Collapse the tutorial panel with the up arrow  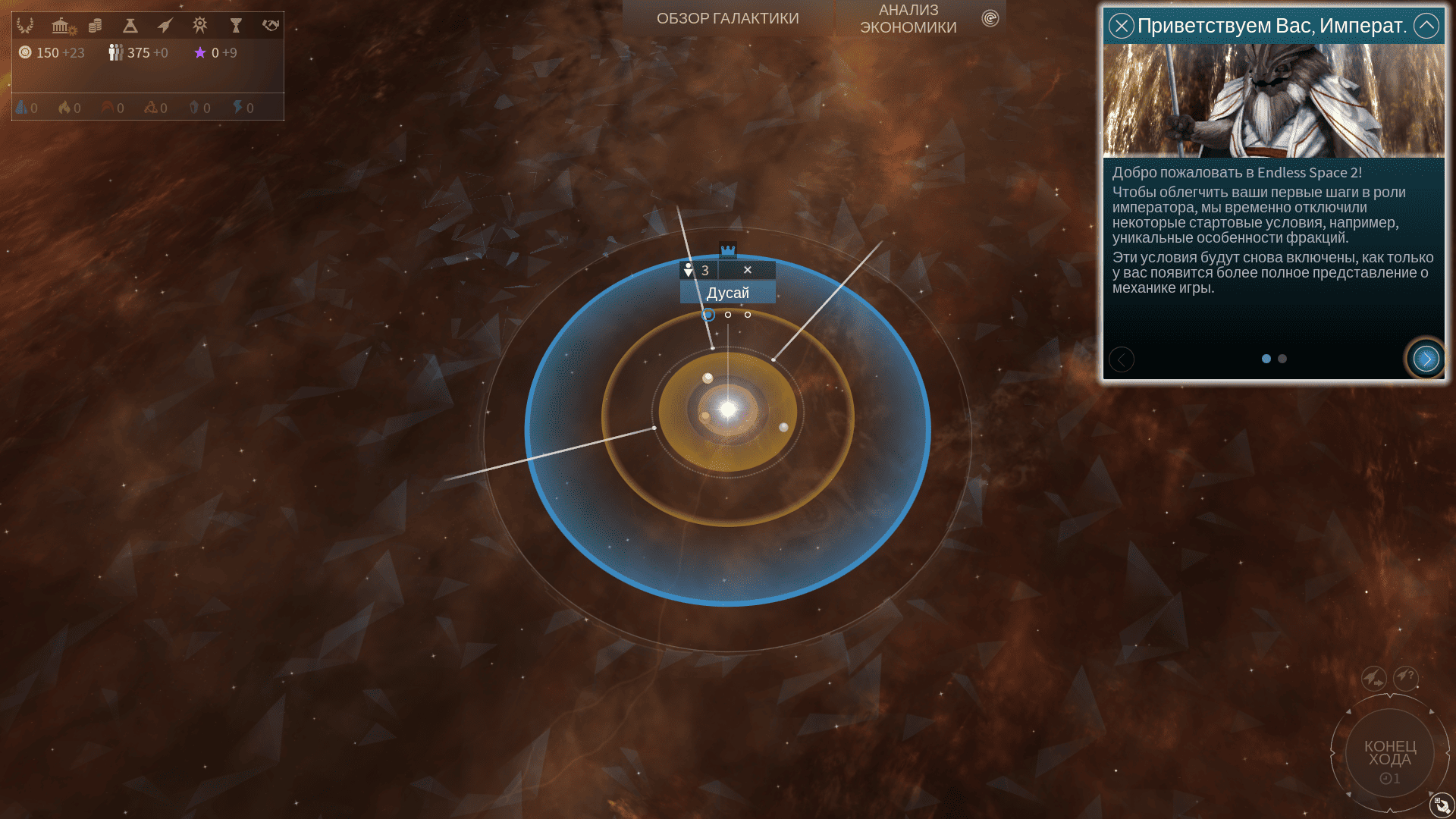(x=1426, y=26)
